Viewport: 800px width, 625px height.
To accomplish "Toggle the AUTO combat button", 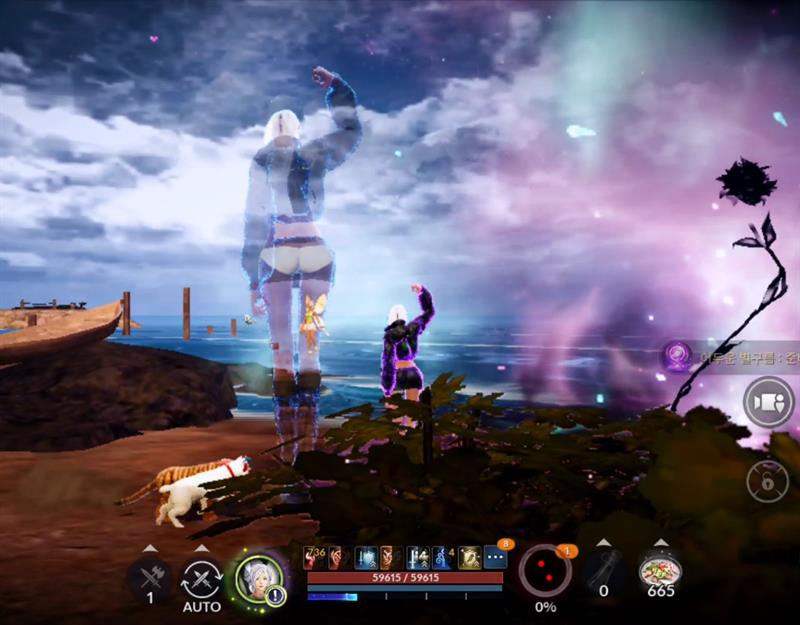I will 201,580.
